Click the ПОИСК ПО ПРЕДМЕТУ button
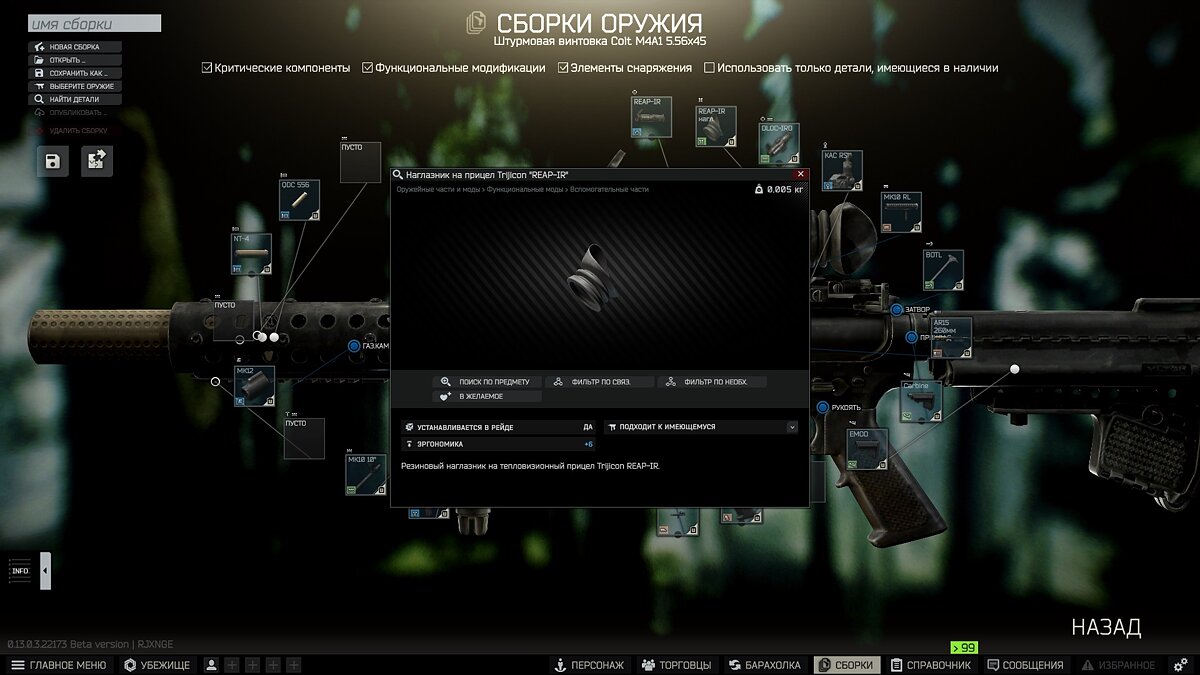This screenshot has height=675, width=1200. pos(488,382)
